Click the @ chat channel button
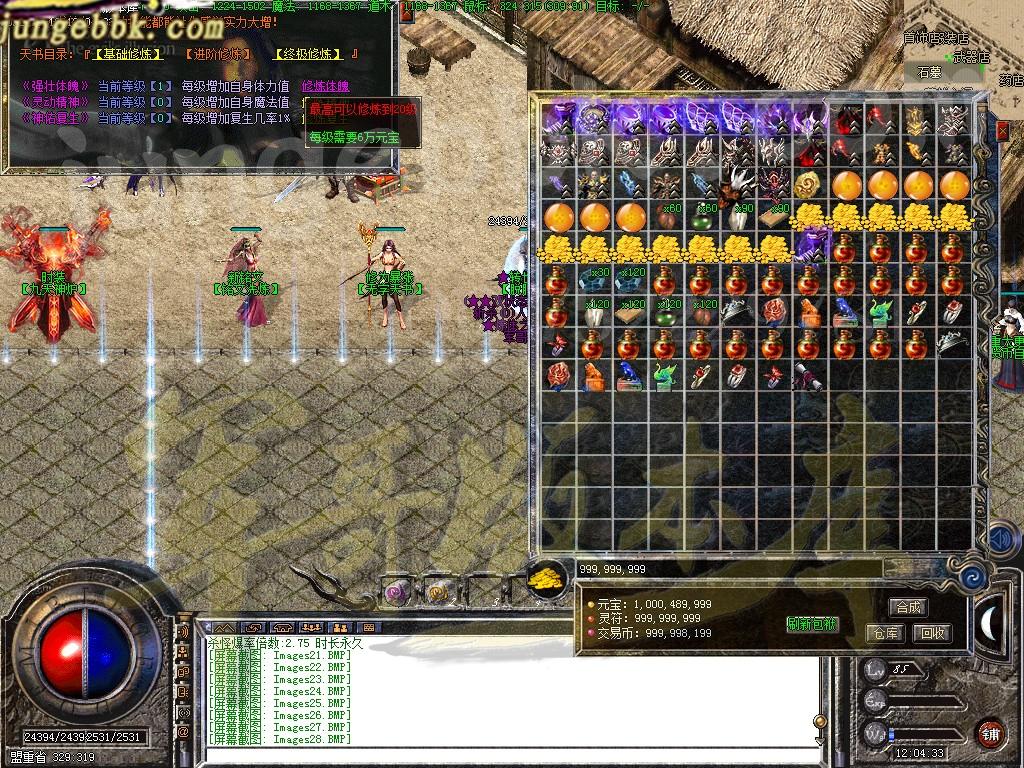Screen dimensions: 1024x768 (x=183, y=731)
